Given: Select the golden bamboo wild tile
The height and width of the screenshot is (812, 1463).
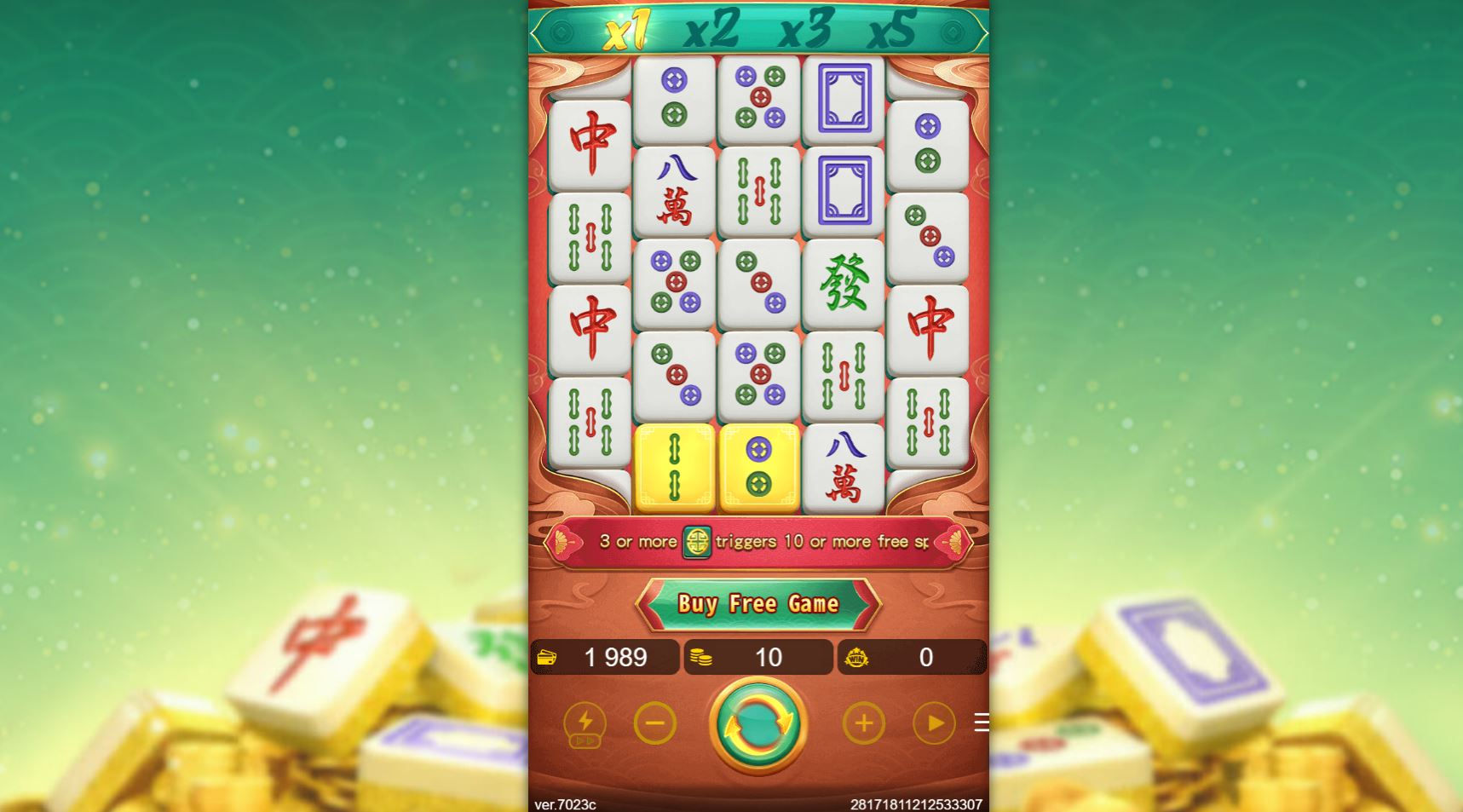Looking at the screenshot, I should [674, 465].
